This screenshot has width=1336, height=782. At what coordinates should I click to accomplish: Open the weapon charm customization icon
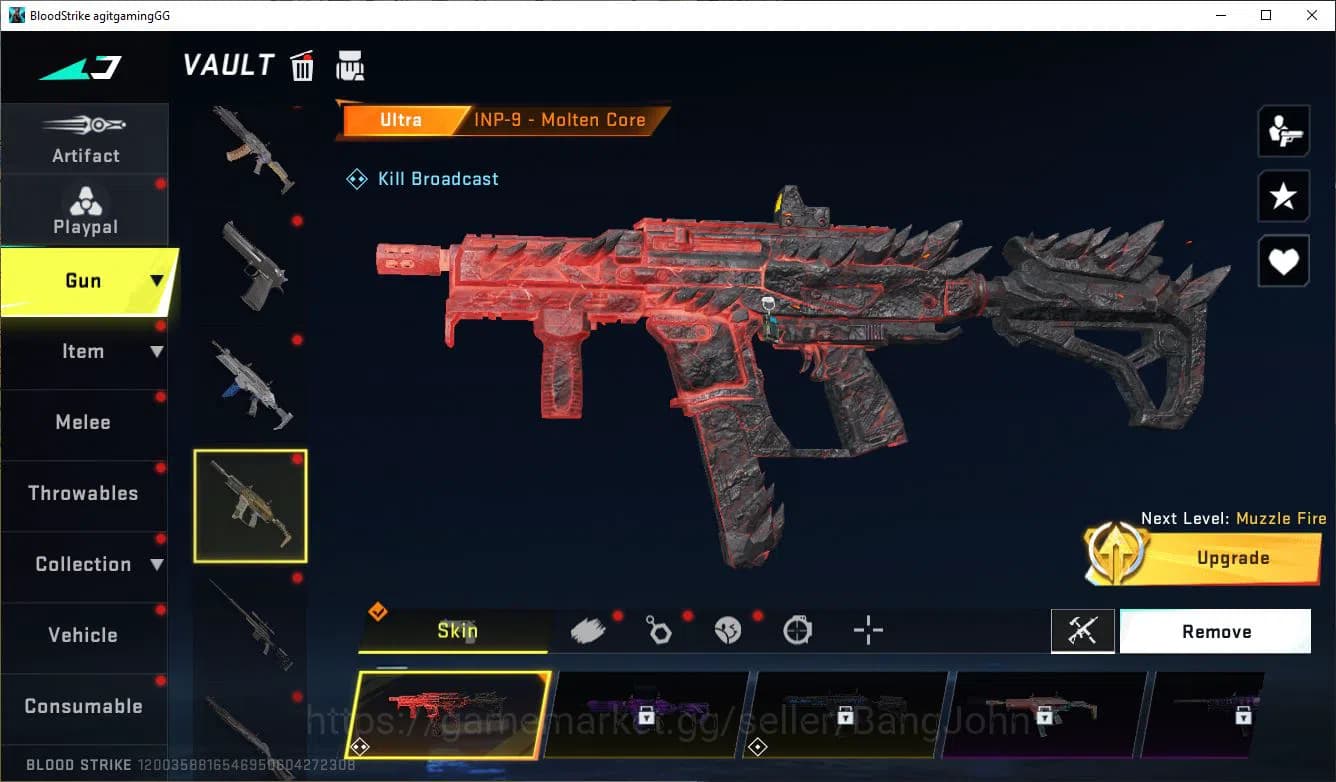coord(658,630)
